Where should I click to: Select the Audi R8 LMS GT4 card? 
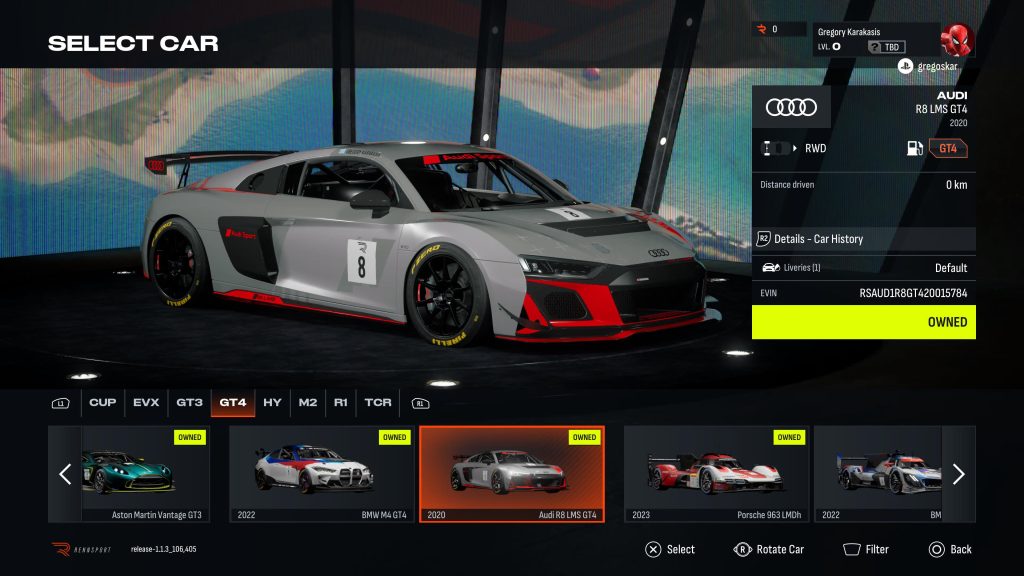pos(512,474)
